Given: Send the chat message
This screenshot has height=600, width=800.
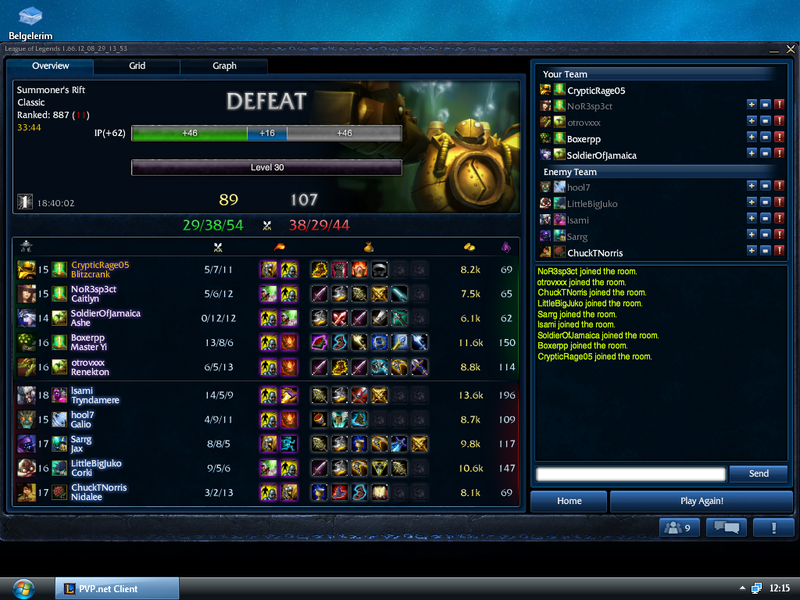Looking at the screenshot, I should 758,473.
